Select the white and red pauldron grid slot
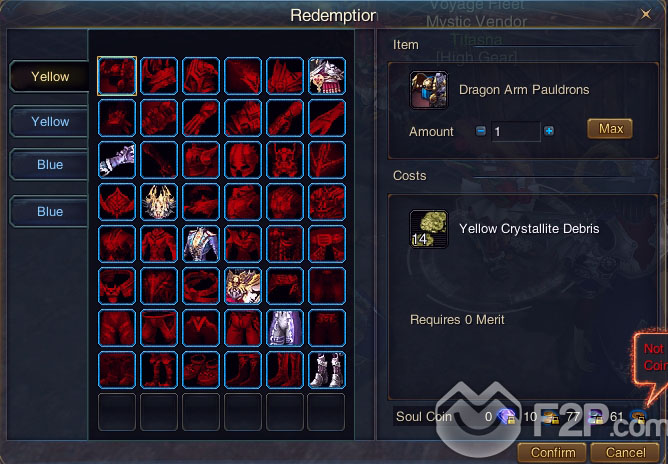668x464 pixels. [327, 75]
